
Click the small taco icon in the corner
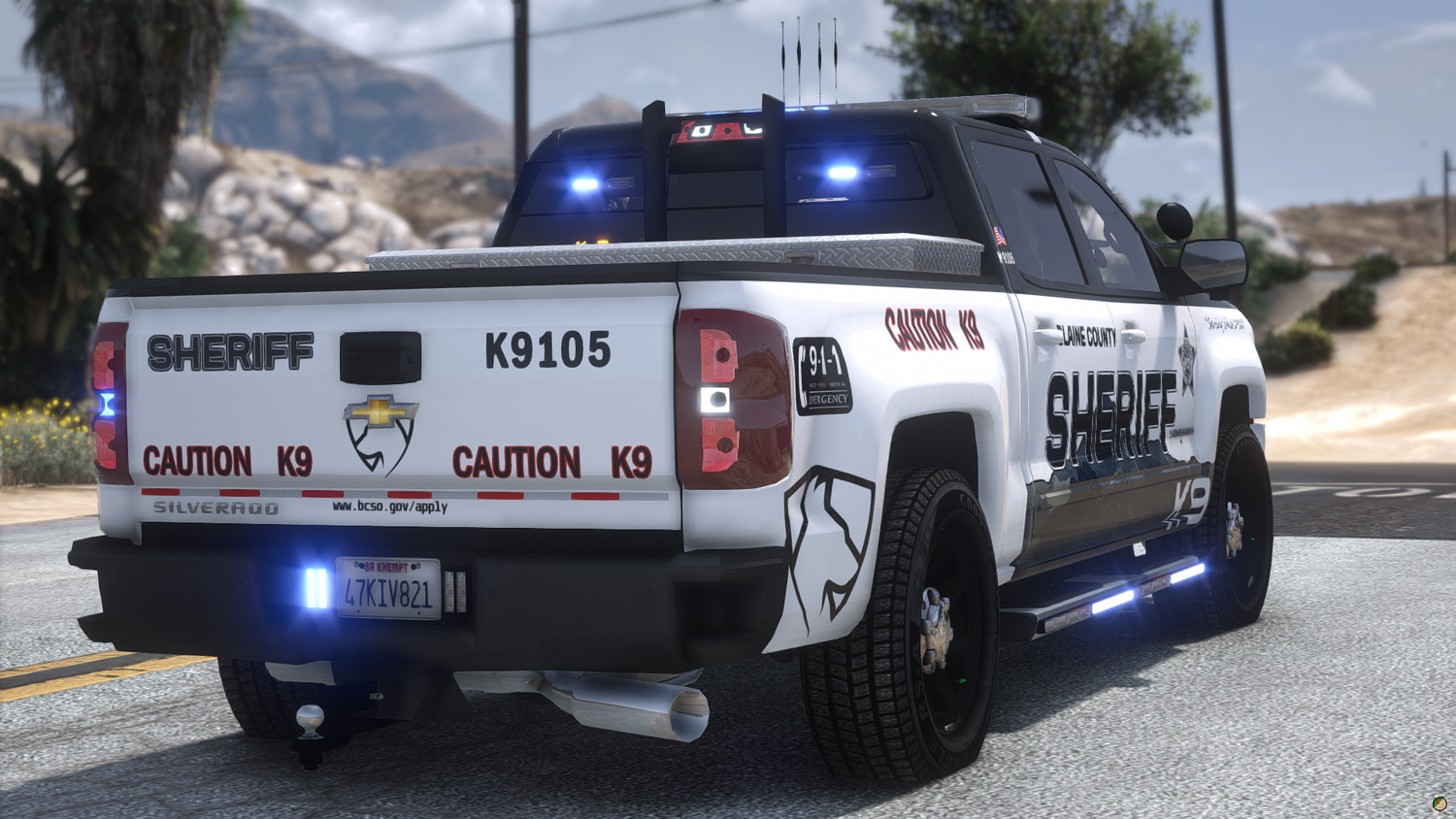1439,803
